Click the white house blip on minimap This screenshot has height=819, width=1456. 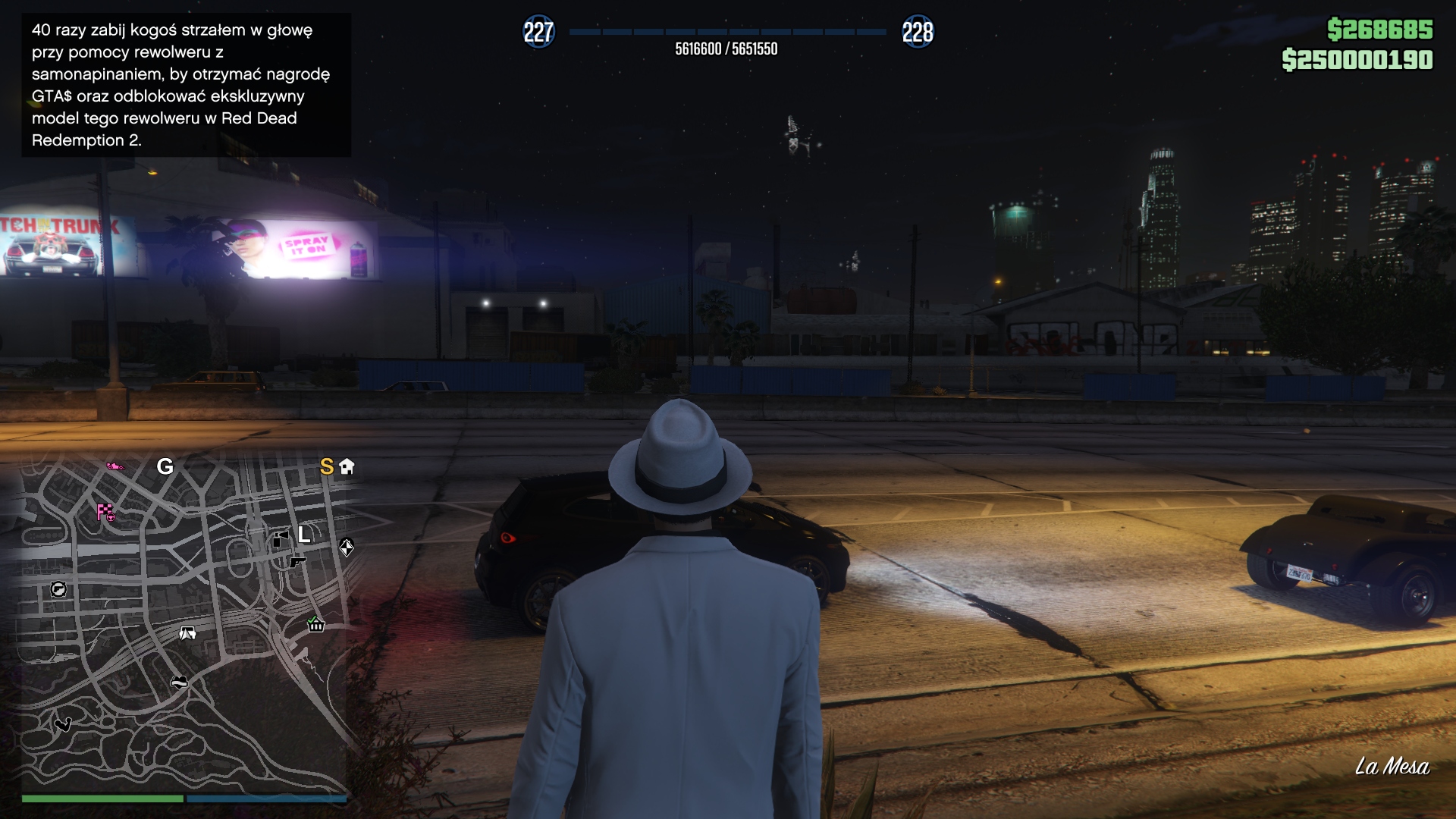click(347, 466)
